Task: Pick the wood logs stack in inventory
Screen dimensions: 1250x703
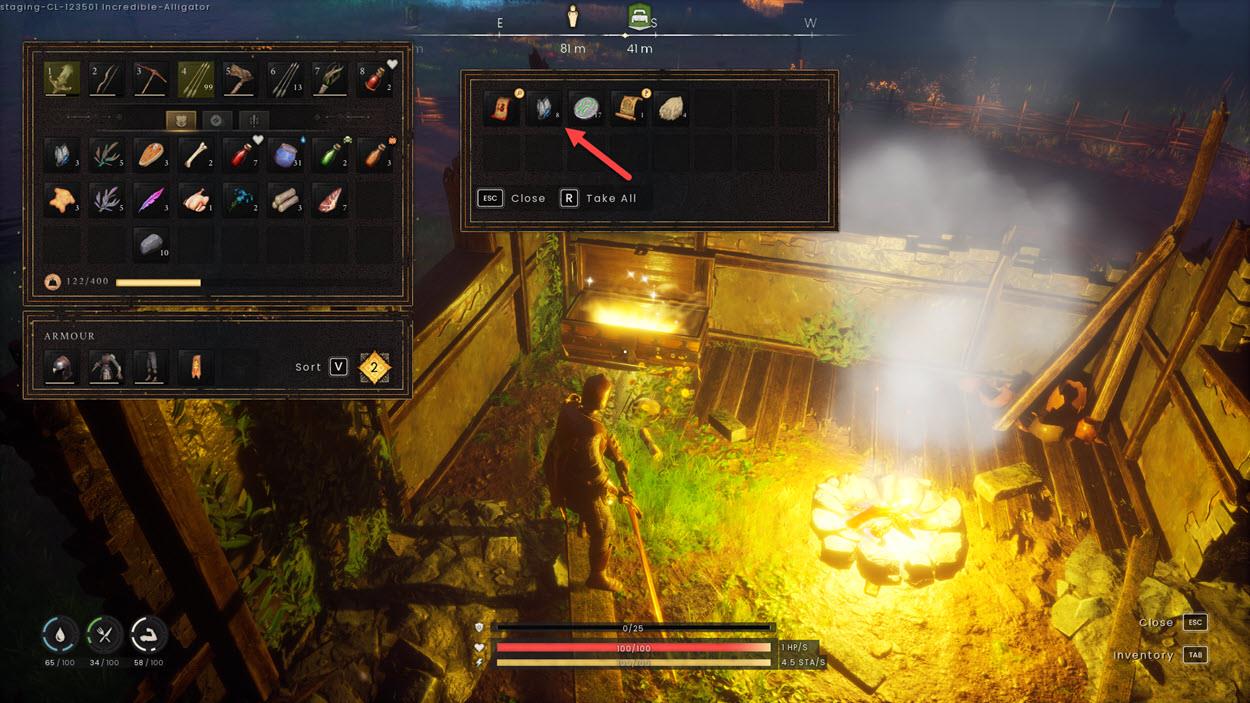Action: coord(285,200)
